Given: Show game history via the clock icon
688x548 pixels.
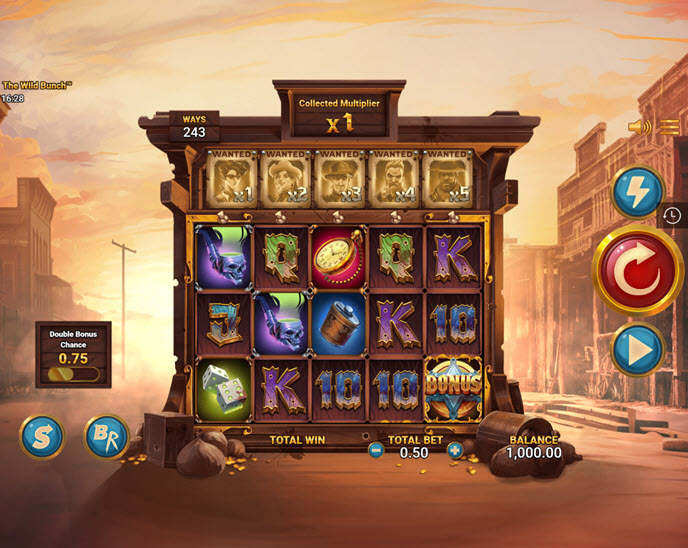Looking at the screenshot, I should pyautogui.click(x=673, y=215).
